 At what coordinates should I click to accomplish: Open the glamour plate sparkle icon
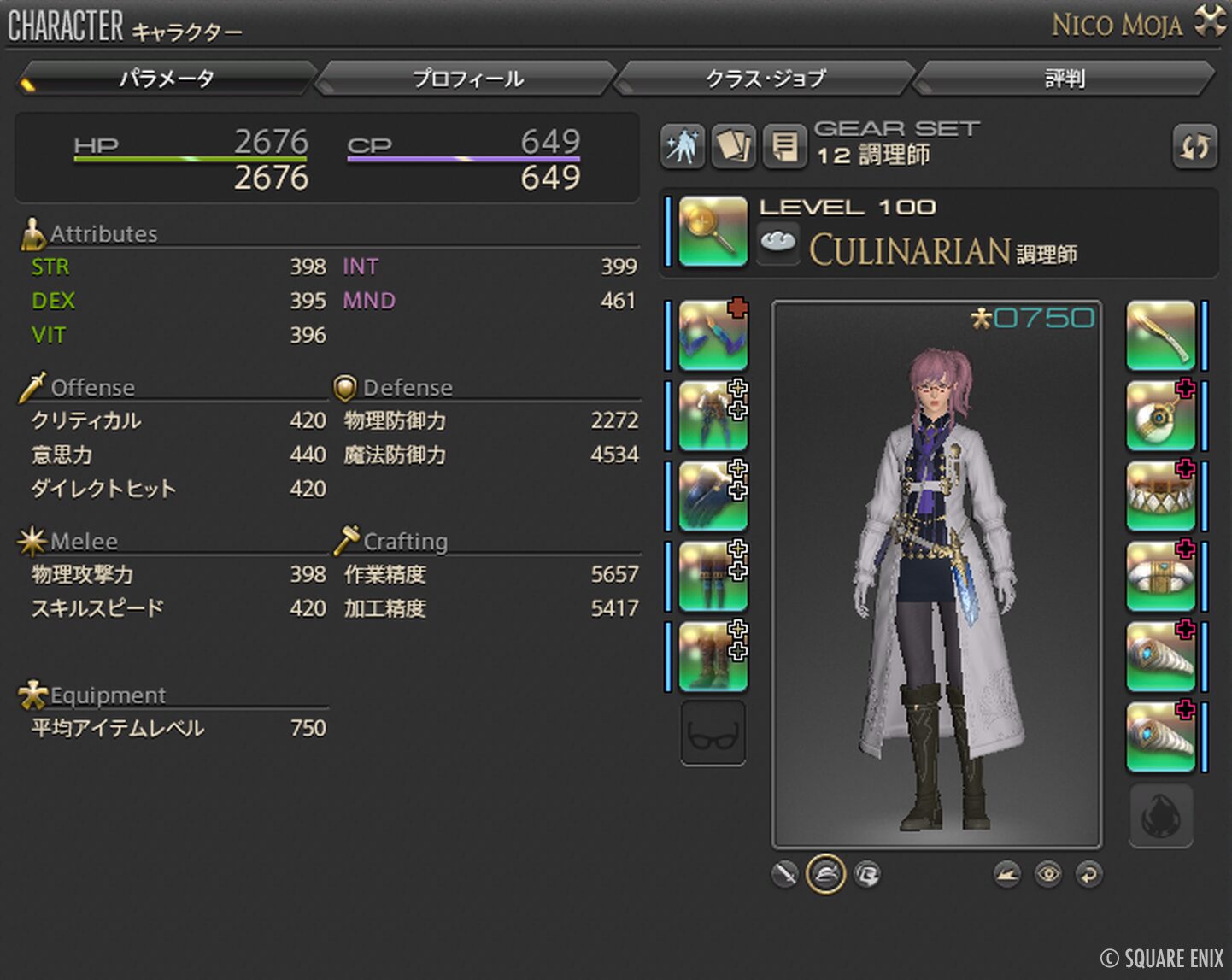click(x=683, y=147)
